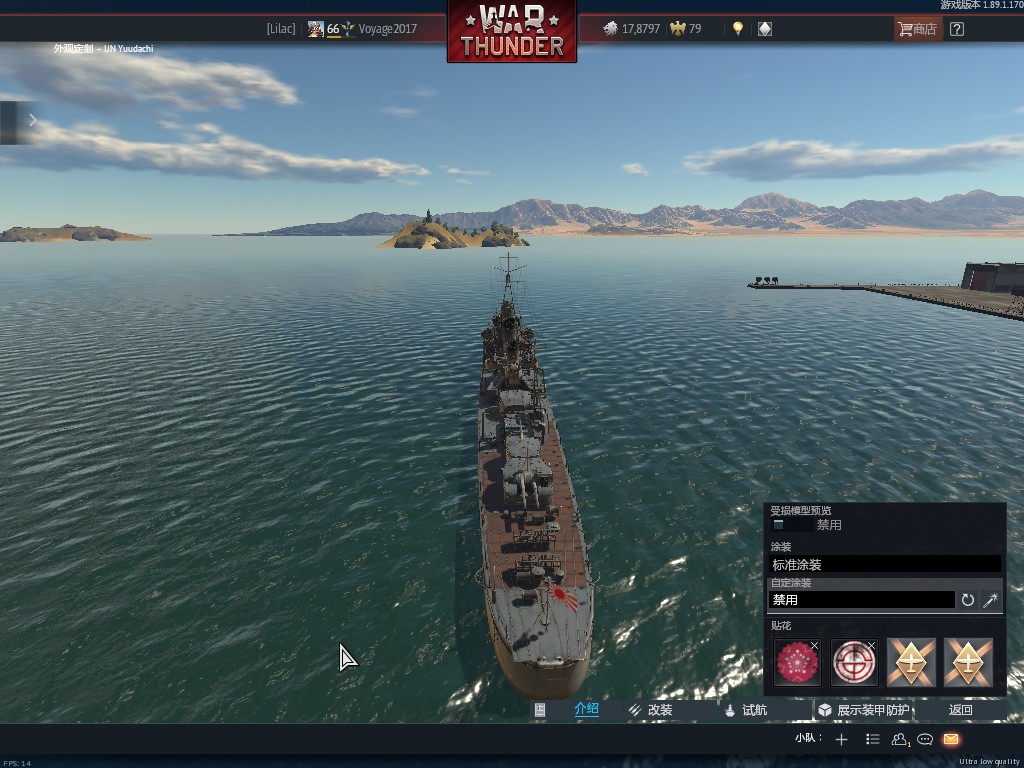Viewport: 1024px width, 768px height.
Task: Select the red crosshair circle decal slot
Action: pyautogui.click(x=854, y=663)
